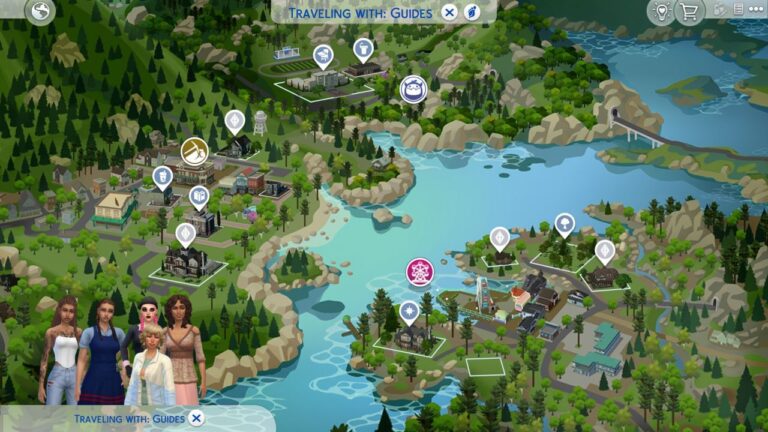Choose the library book map marker
Image resolution: width=768 pixels, height=432 pixels.
tap(200, 195)
